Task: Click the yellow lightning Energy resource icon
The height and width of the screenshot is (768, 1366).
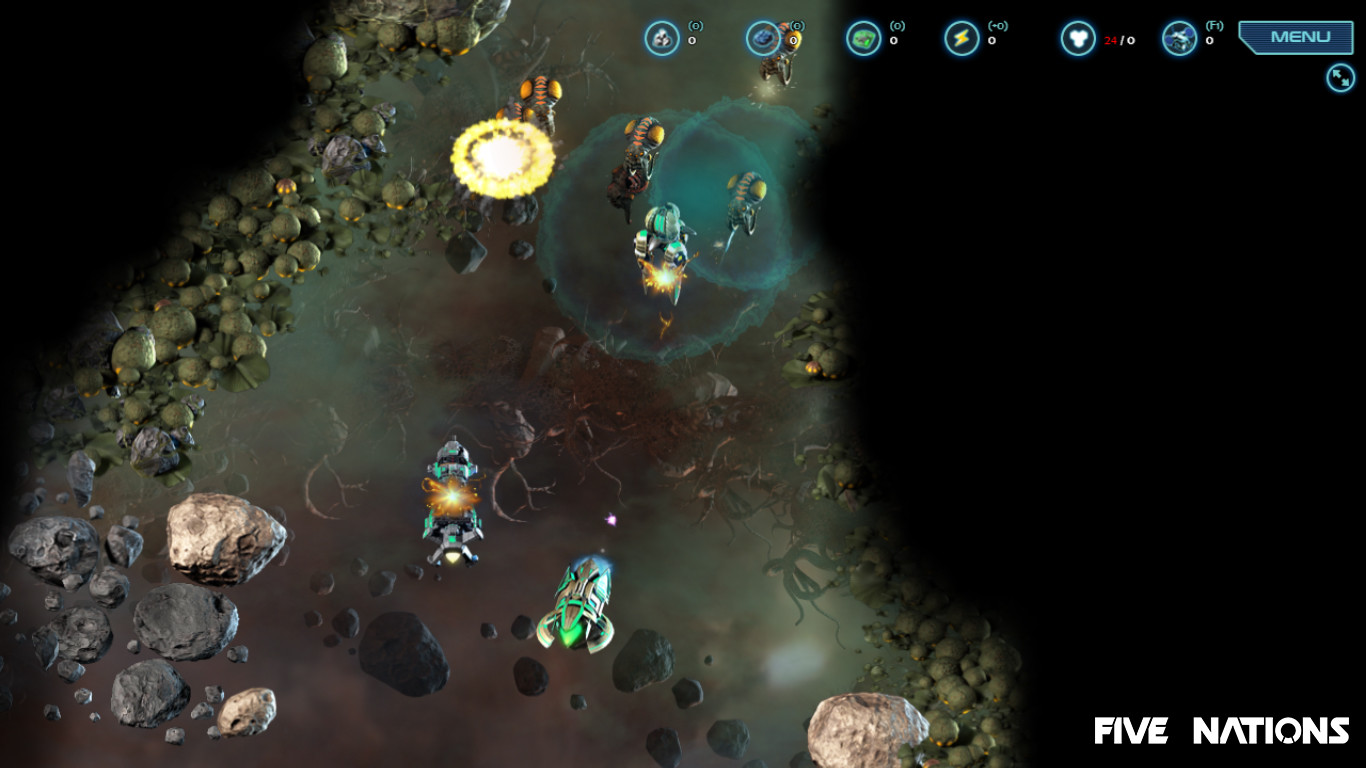Action: click(959, 37)
